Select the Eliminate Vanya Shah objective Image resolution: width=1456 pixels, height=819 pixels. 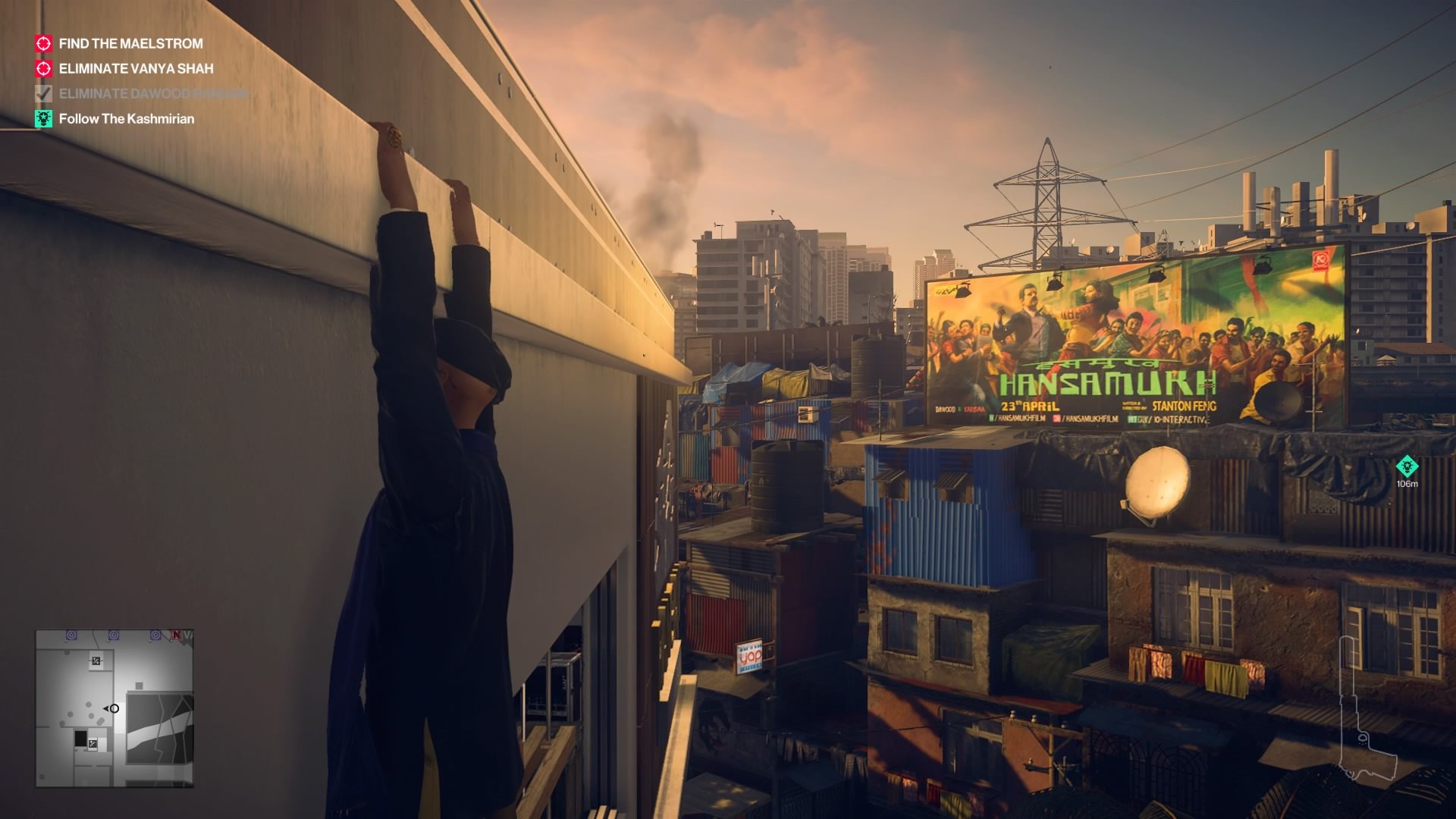coord(136,69)
